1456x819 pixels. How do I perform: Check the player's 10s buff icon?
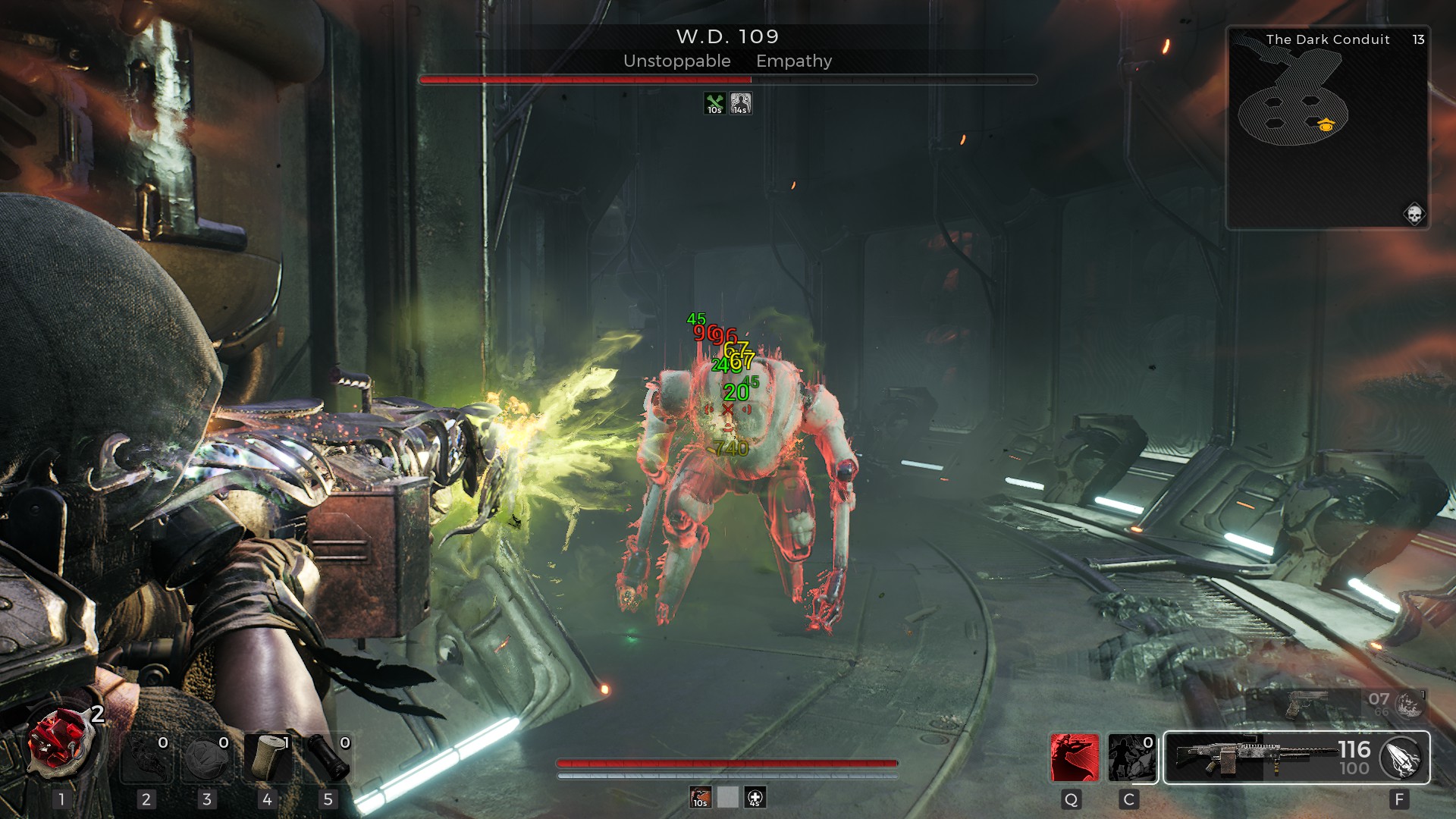pos(700,797)
